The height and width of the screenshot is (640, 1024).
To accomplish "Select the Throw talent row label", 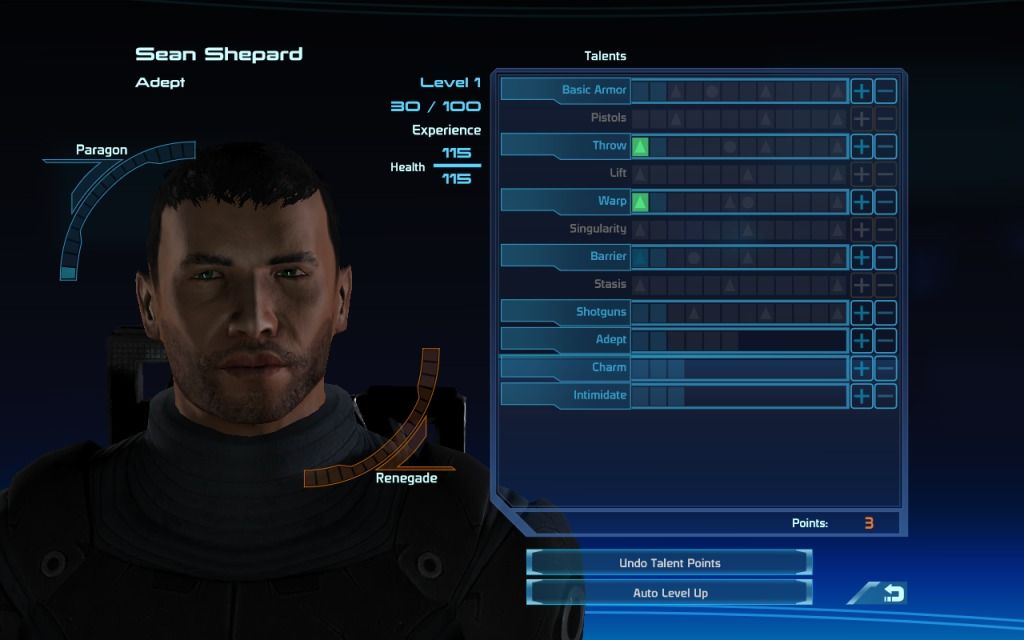I will [x=567, y=146].
